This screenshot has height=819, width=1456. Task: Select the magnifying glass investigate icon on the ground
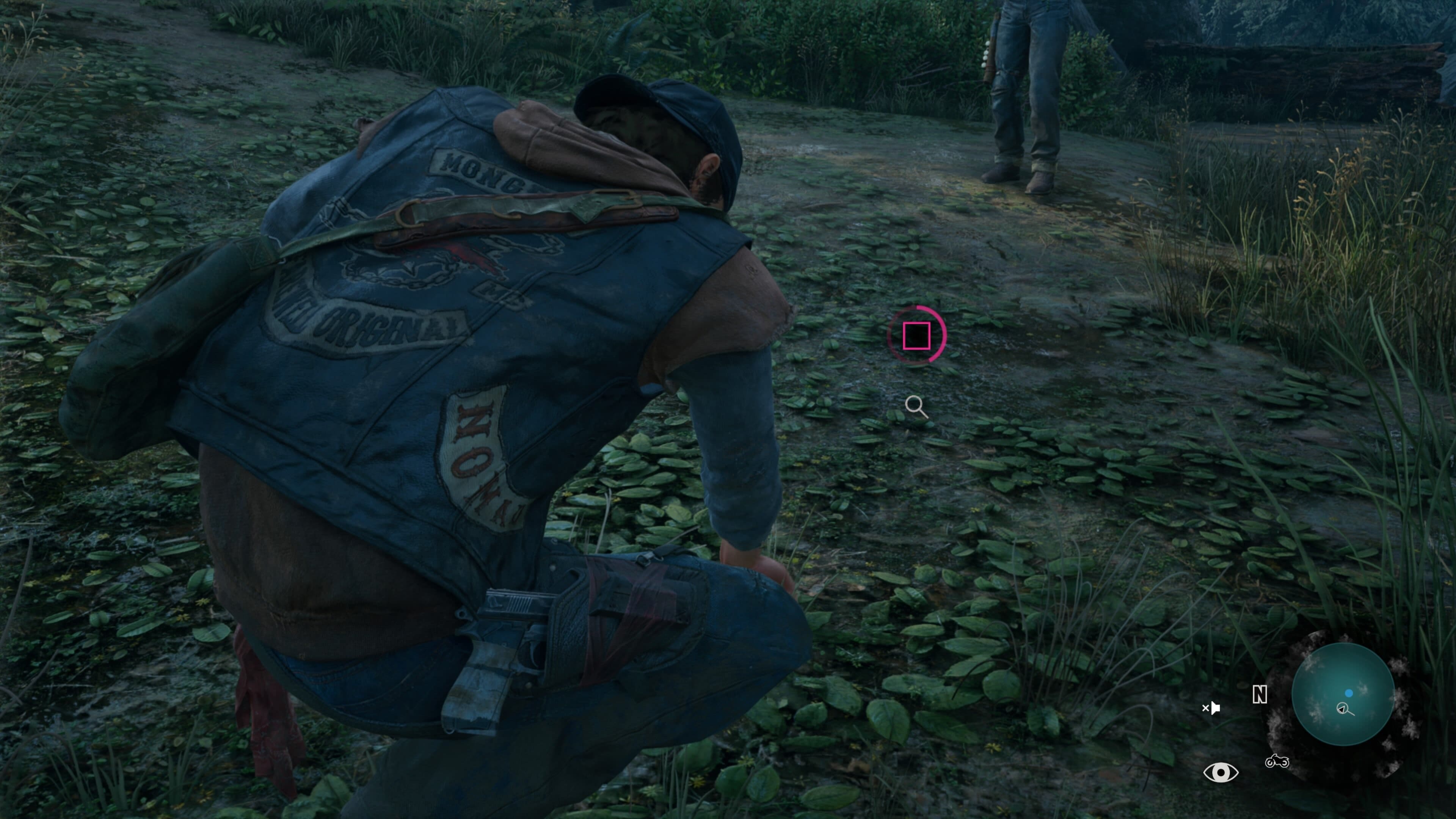point(916,406)
